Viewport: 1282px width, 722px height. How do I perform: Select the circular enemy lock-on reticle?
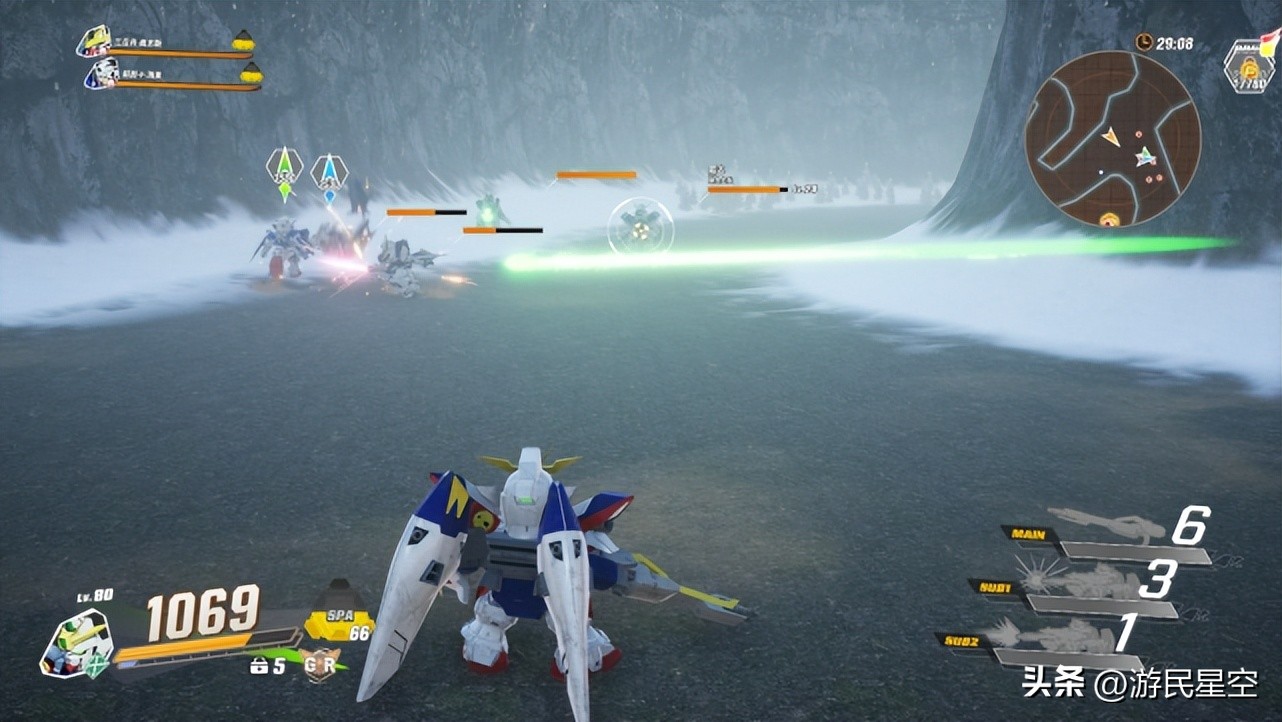(640, 227)
